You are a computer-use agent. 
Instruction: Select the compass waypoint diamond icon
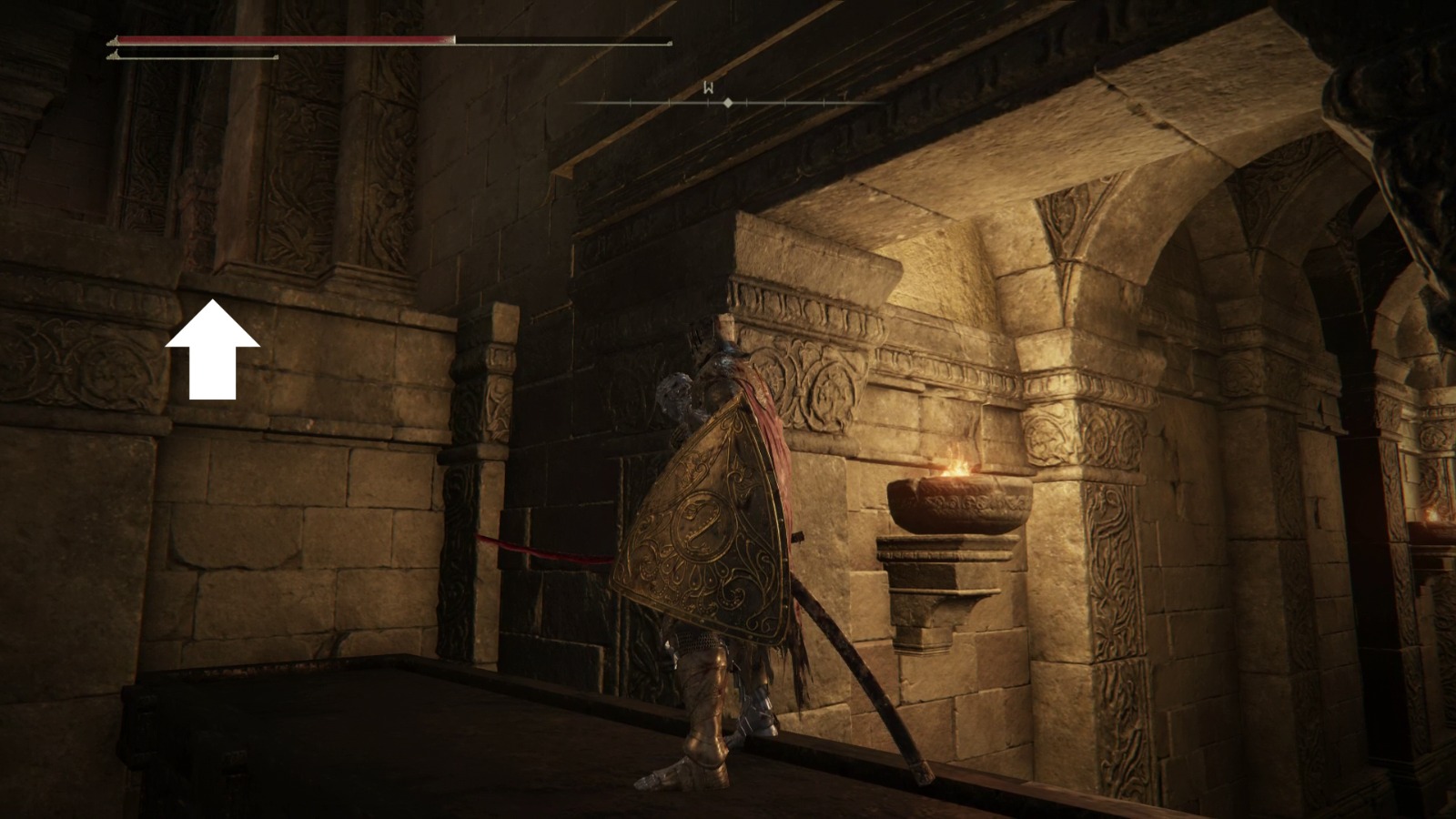(728, 103)
